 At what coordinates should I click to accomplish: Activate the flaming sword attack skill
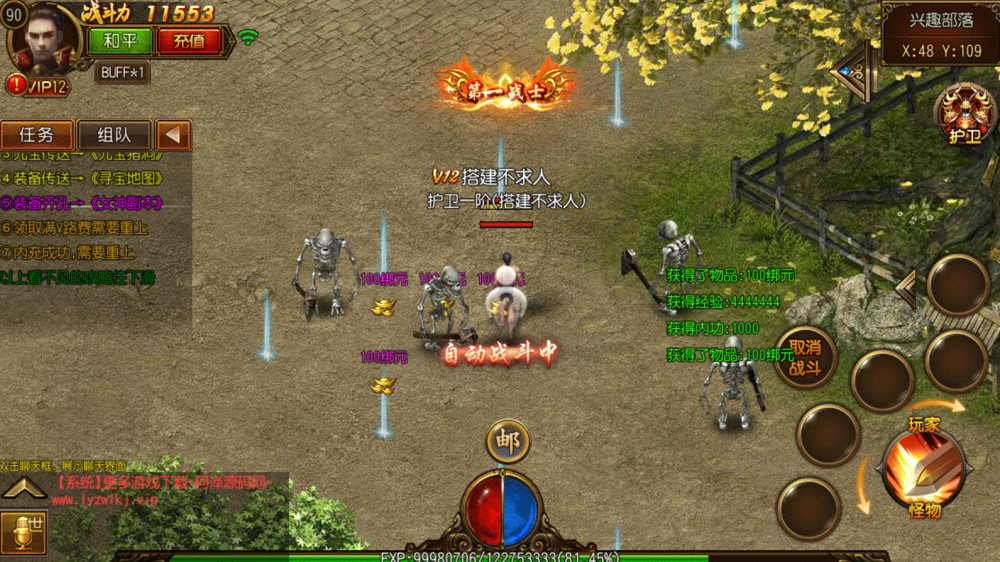[922, 468]
